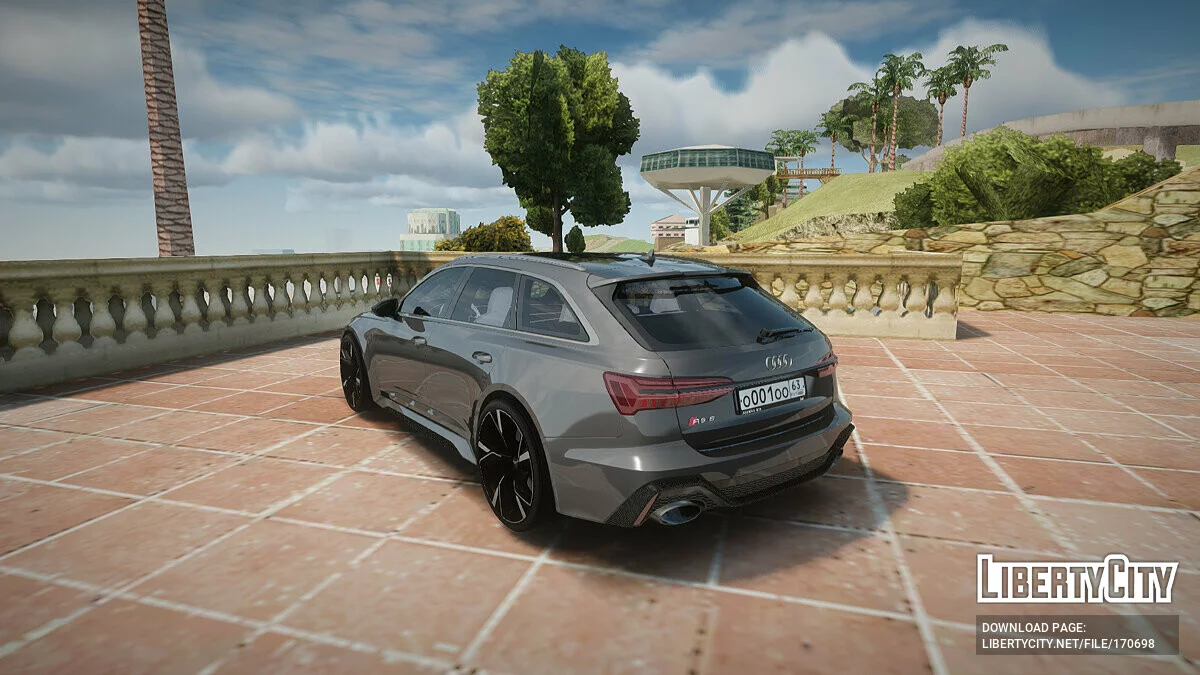Open the libertycity.net/file/170698 download page link
1200x675 pixels.
click(x=1067, y=644)
